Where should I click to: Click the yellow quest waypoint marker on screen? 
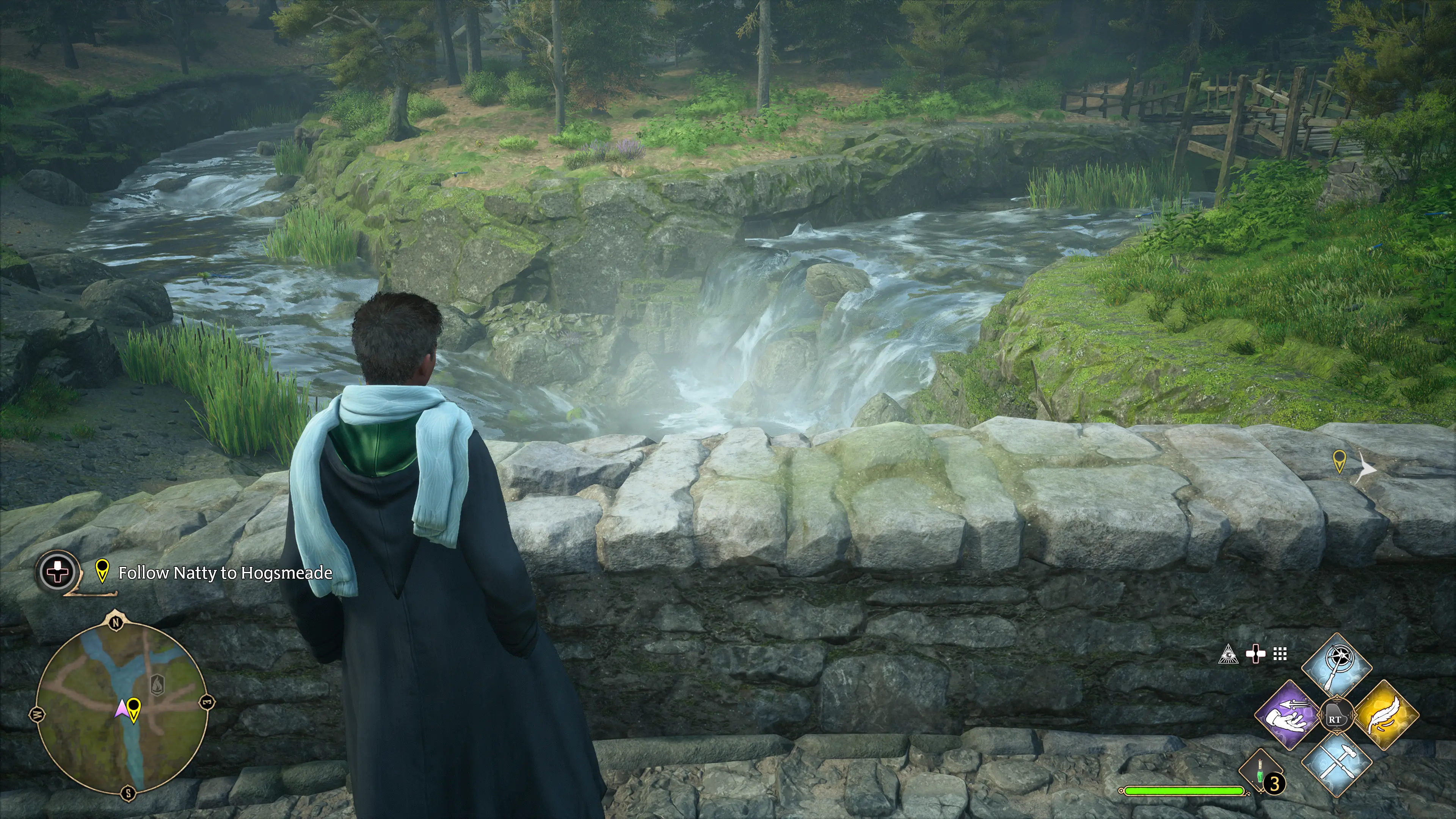click(1338, 461)
